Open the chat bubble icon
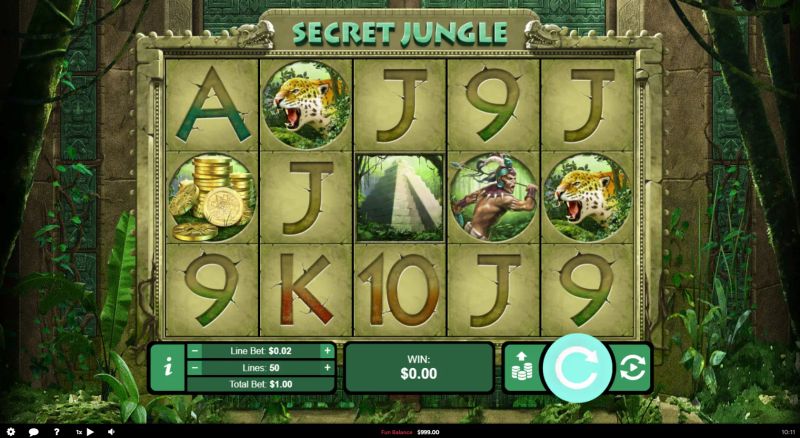Image resolution: width=800 pixels, height=438 pixels. tap(34, 432)
